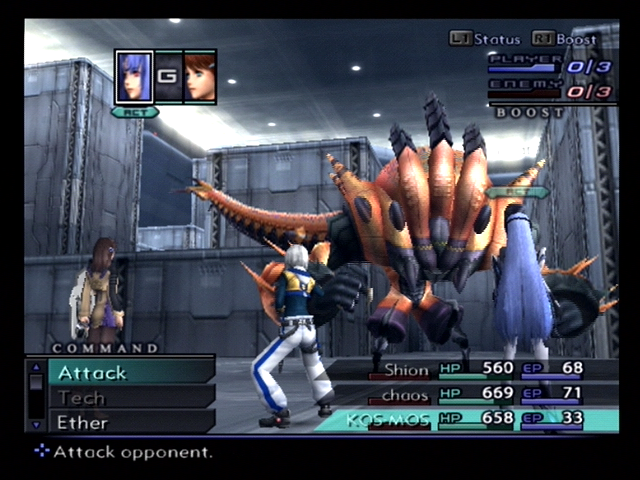
Task: Select Shion's brown-haired turn portrait
Action: click(200, 77)
